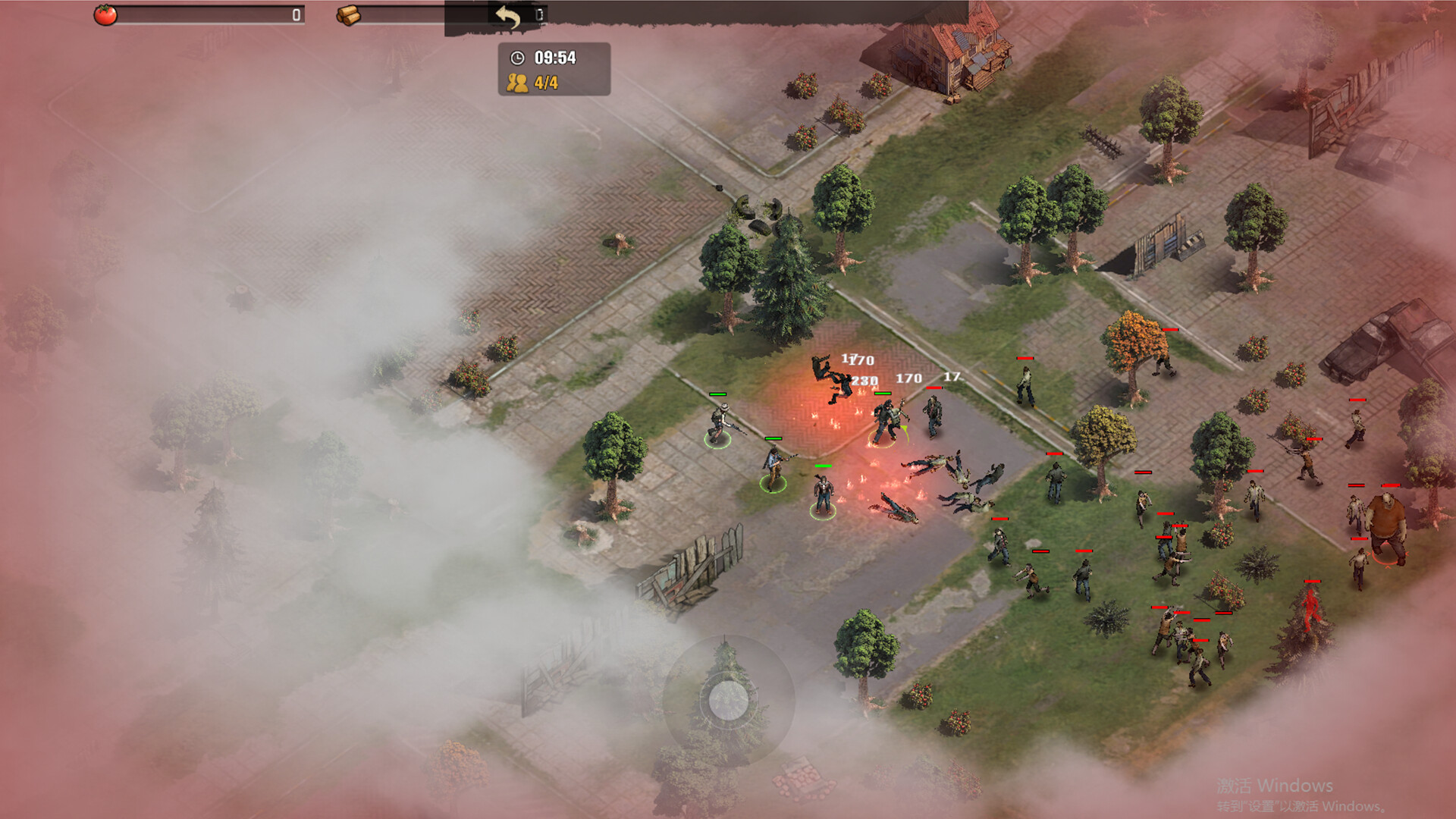Image resolution: width=1456 pixels, height=819 pixels.
Task: Open the tomato resource bar panel
Action: click(205, 12)
